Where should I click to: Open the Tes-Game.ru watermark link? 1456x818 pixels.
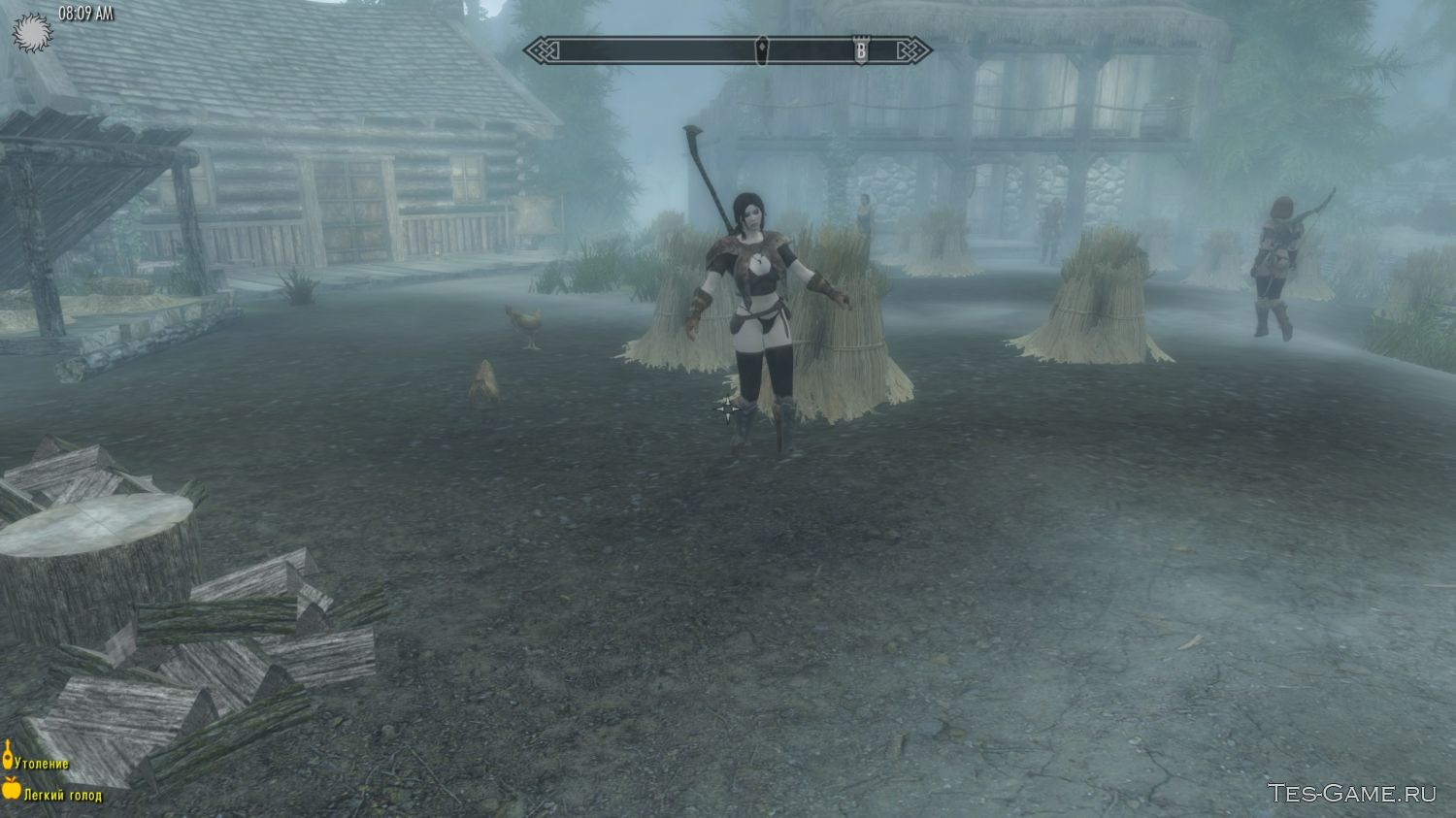(x=1351, y=793)
